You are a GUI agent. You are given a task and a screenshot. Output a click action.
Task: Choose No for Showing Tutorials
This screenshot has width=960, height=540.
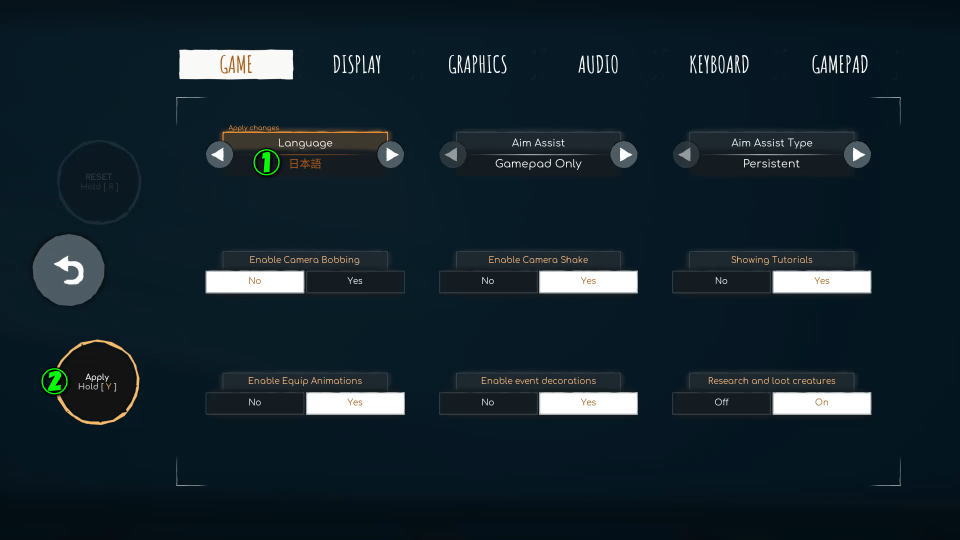[x=721, y=281]
